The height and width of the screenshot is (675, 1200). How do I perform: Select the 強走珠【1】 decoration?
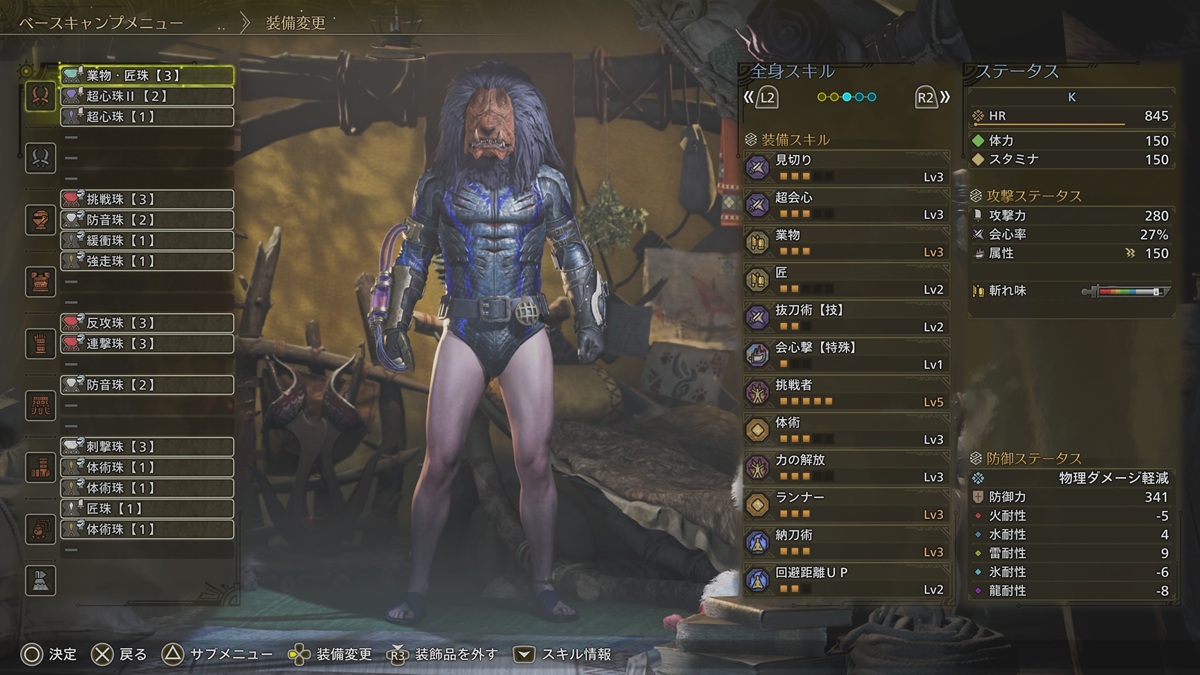click(x=147, y=261)
